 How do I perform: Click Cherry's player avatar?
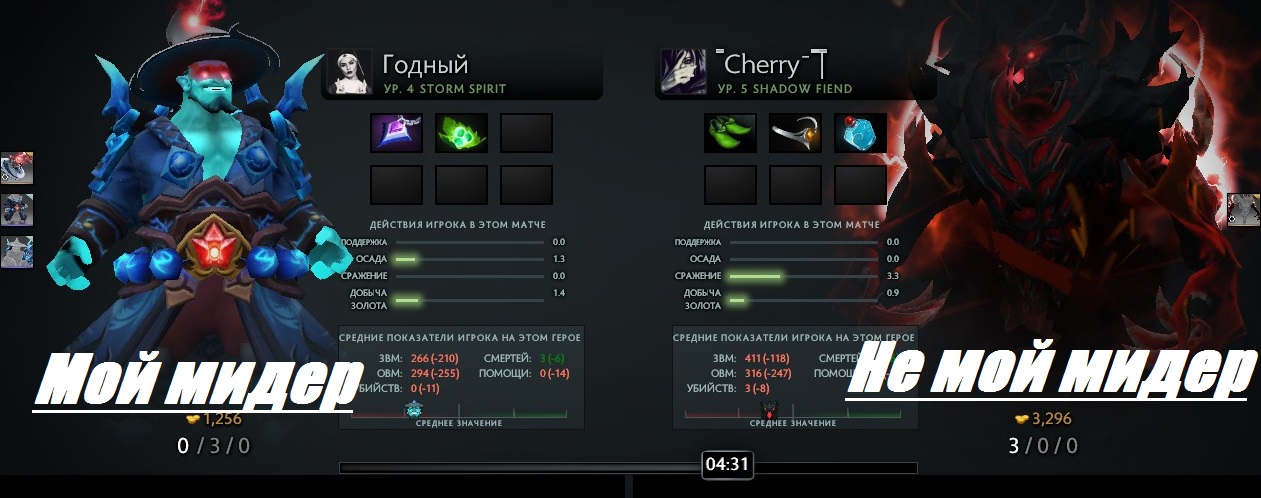click(x=684, y=72)
